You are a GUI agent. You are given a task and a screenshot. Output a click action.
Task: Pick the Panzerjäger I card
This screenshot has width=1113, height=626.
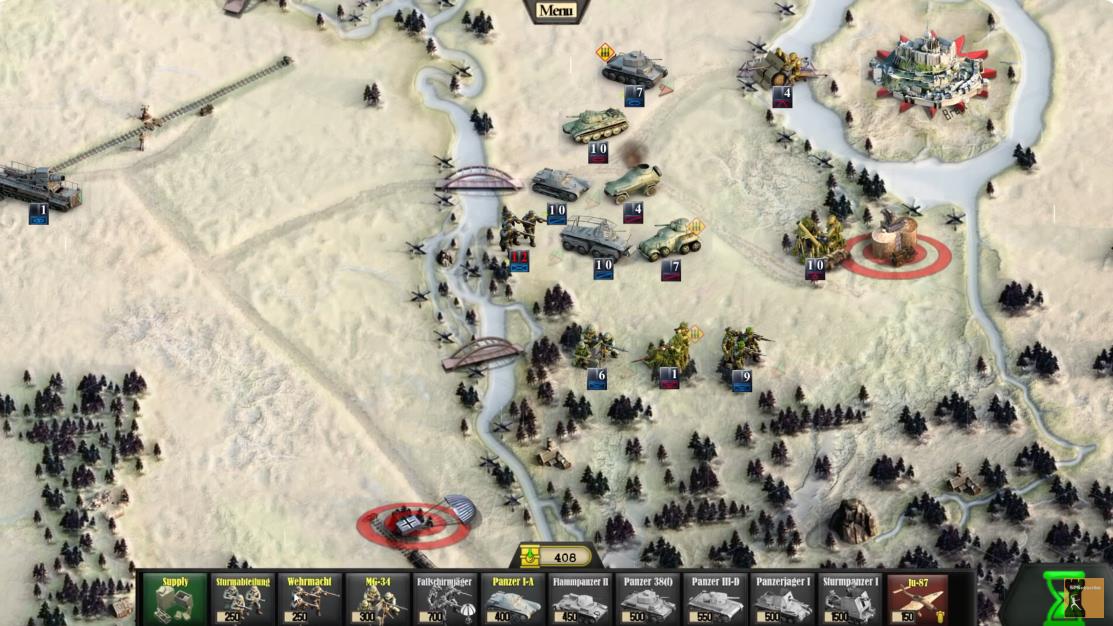pos(783,599)
